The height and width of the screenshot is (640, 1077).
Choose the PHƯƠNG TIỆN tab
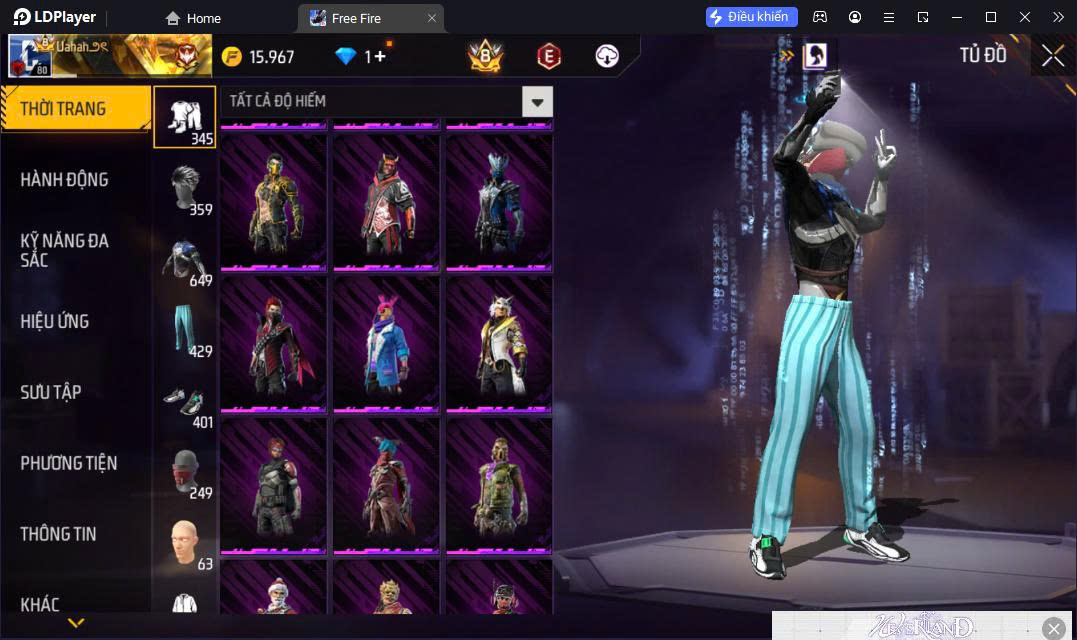[69, 463]
